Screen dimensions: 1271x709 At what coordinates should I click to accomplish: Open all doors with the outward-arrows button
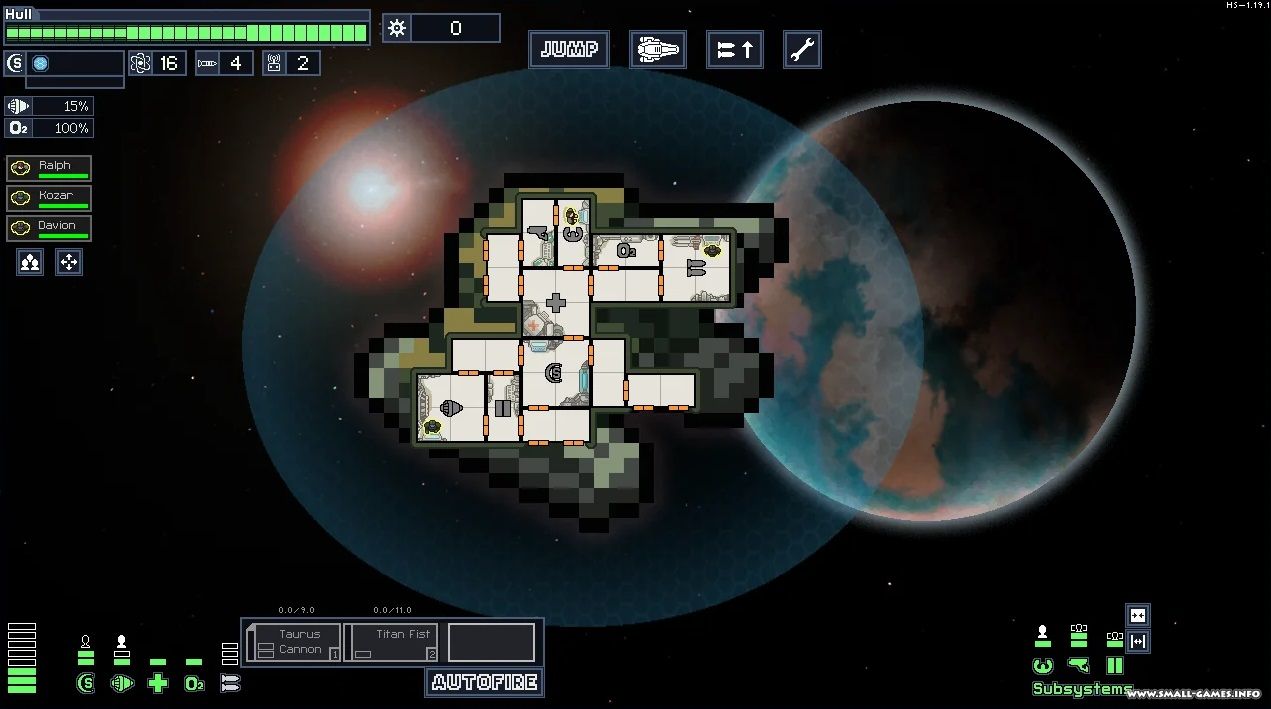coord(1137,641)
